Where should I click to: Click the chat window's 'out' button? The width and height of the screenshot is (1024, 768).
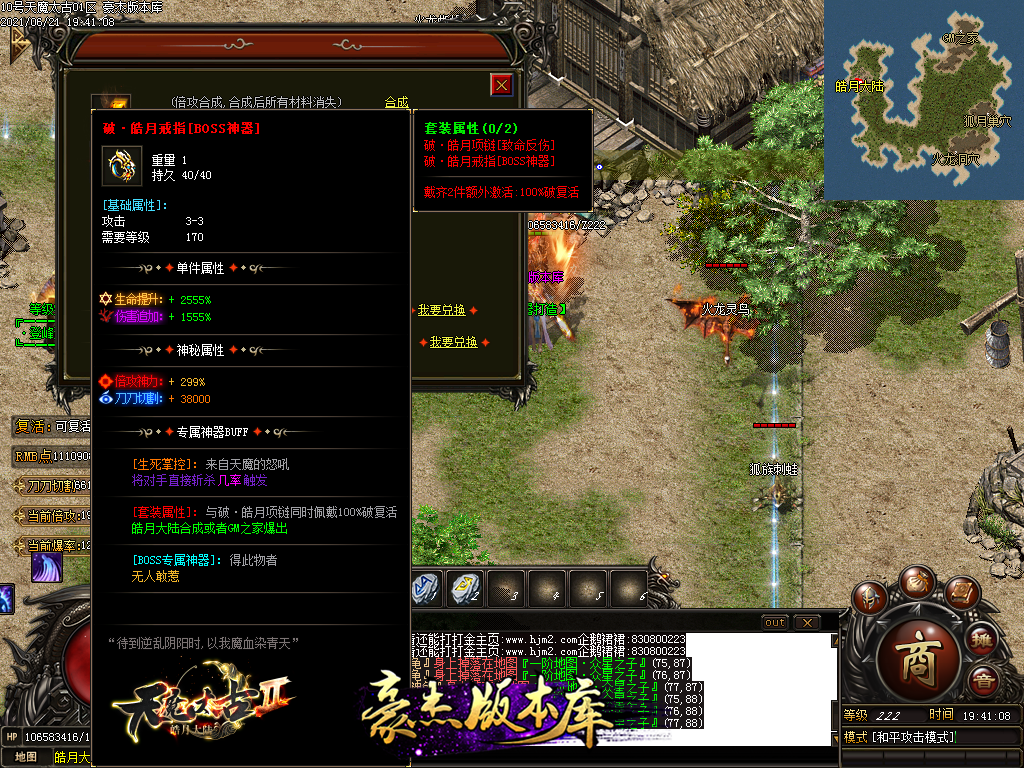(774, 622)
